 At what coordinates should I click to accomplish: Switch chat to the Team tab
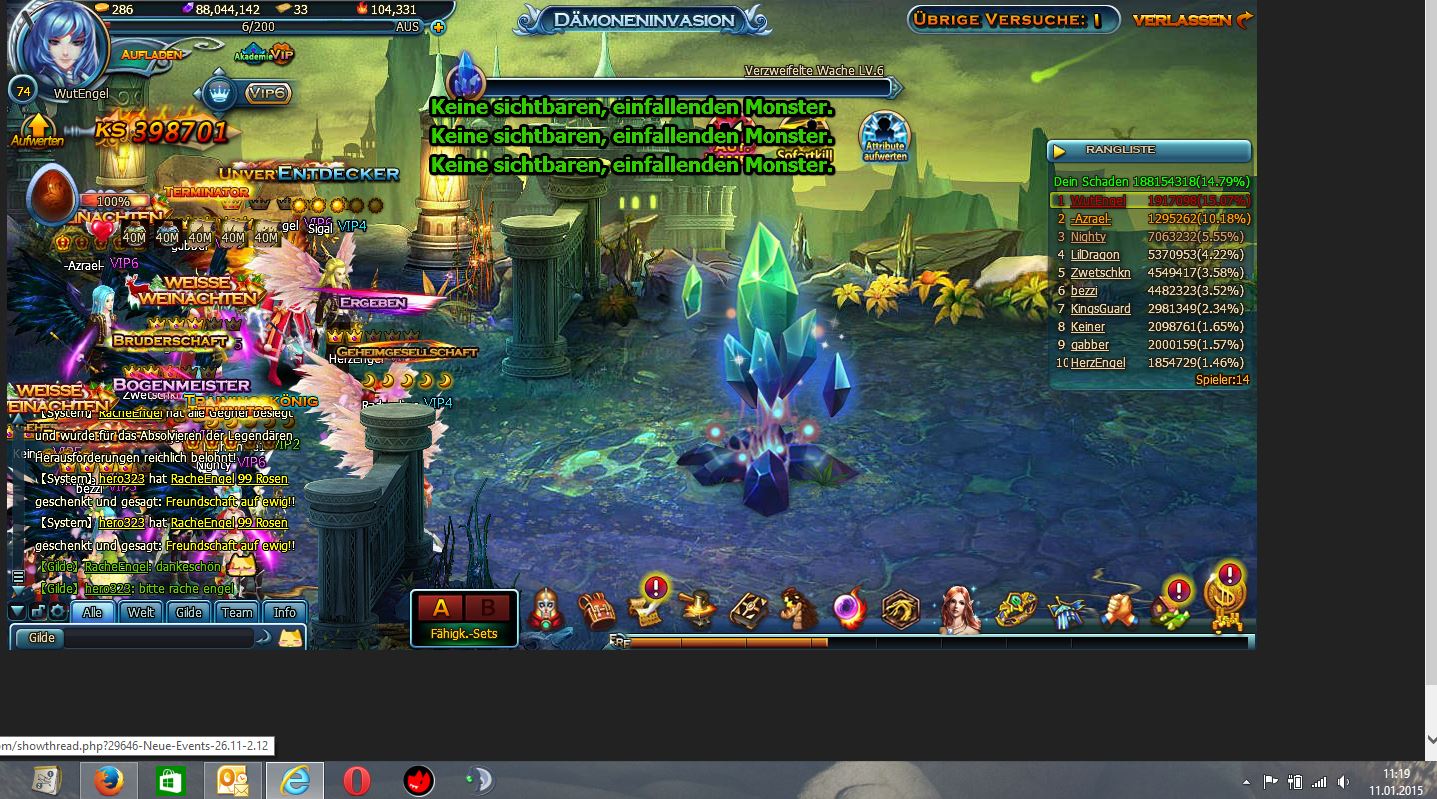click(x=237, y=612)
